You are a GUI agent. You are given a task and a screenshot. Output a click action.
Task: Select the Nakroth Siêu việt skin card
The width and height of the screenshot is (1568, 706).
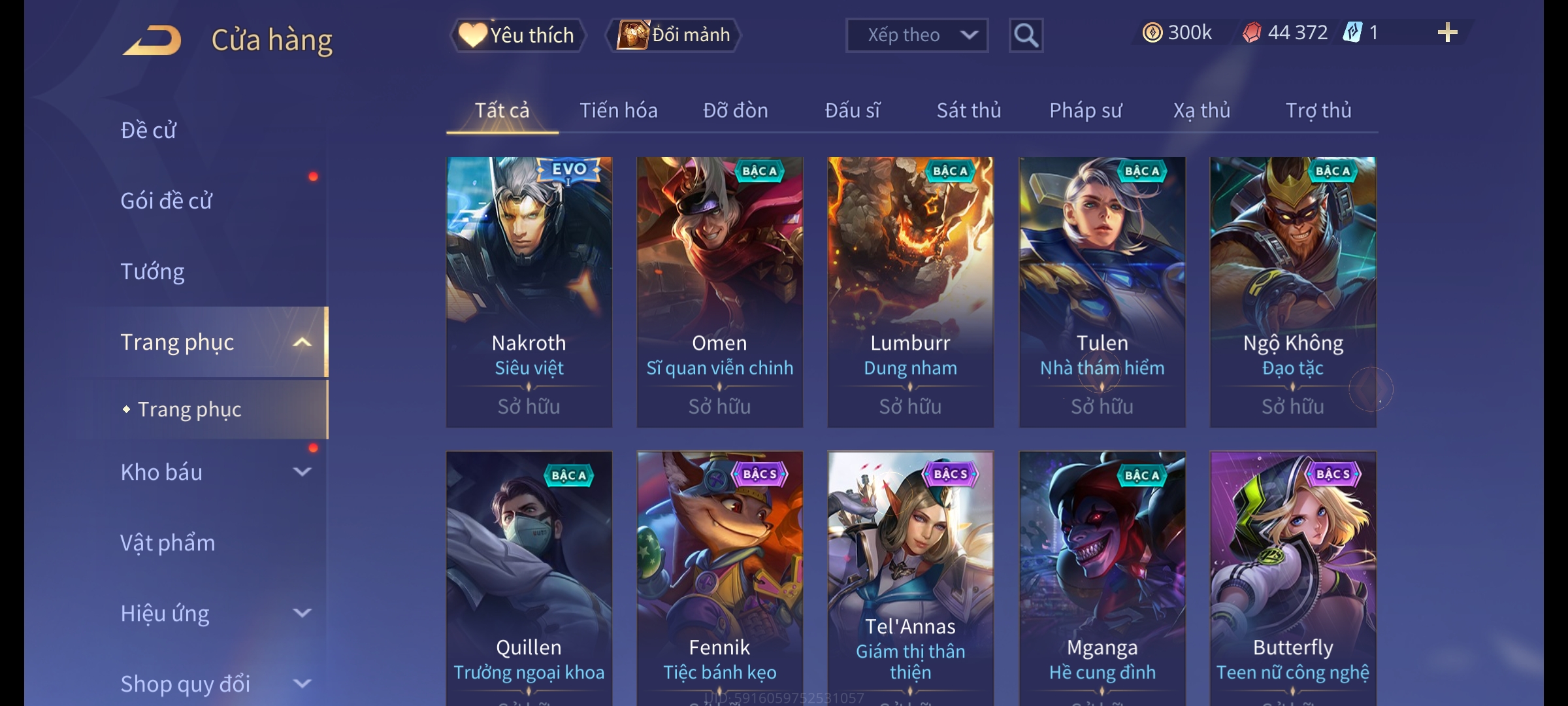(x=529, y=292)
